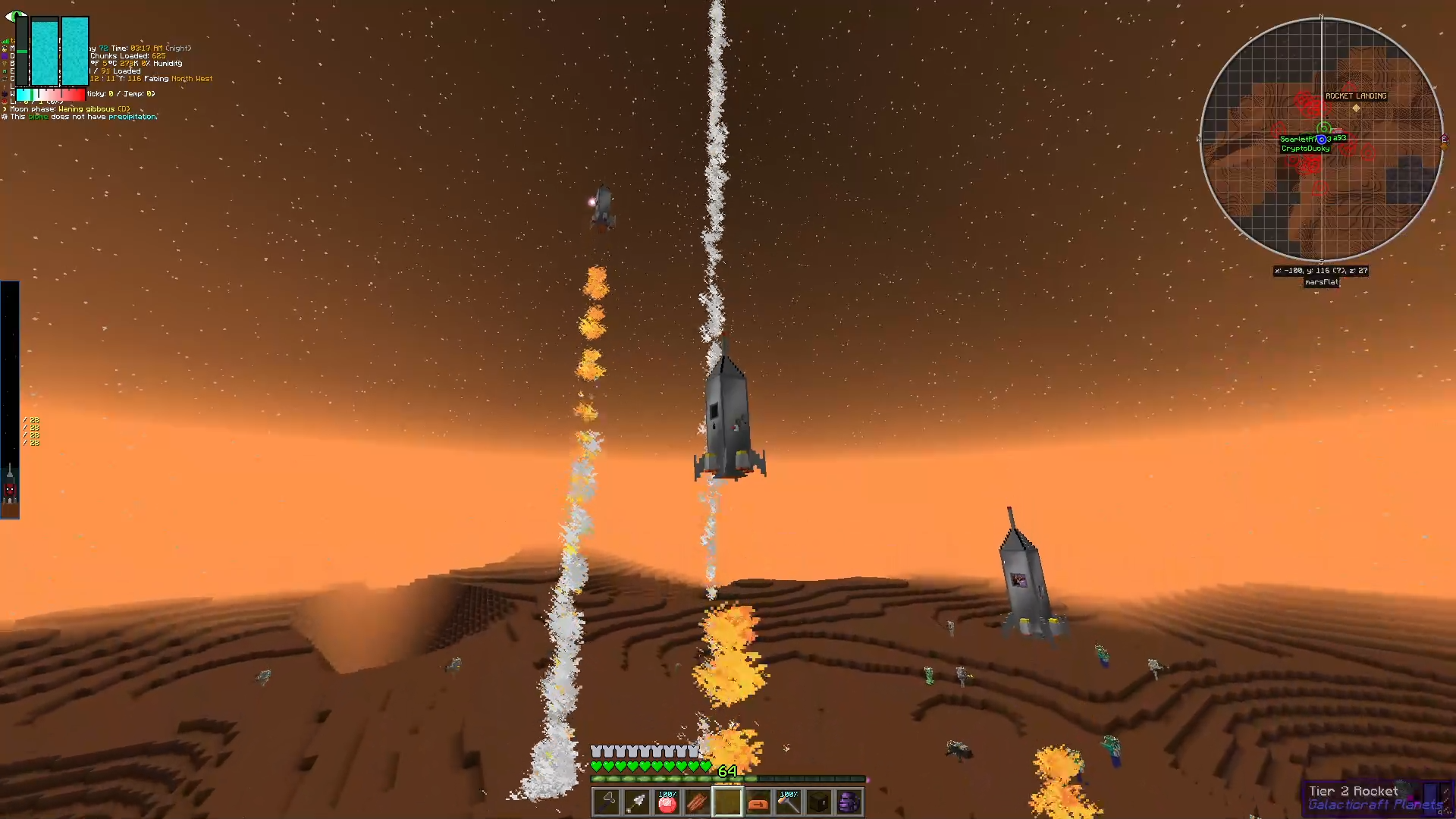Select the dark chest block hotbar slot

pos(819,802)
